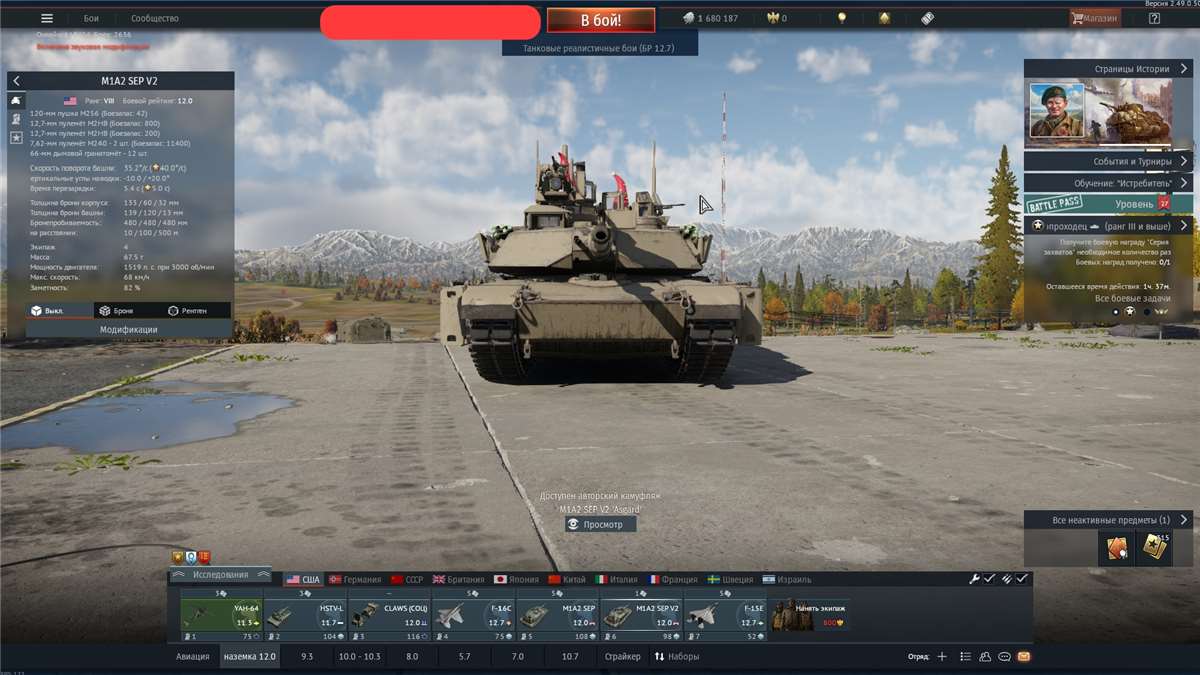
Task: Start the match with the 'В бой!' button
Action: (601, 20)
